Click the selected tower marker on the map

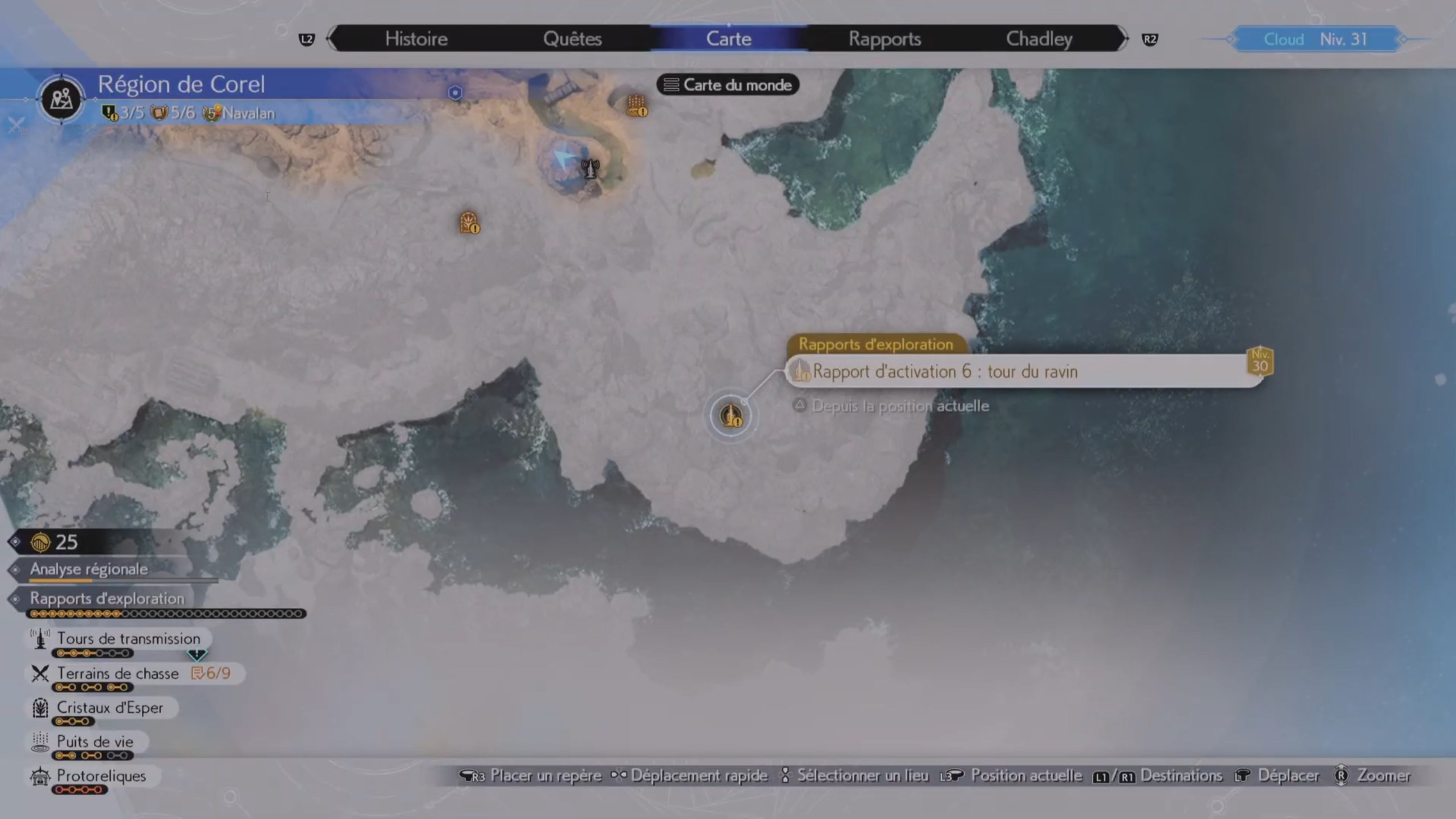tap(731, 416)
